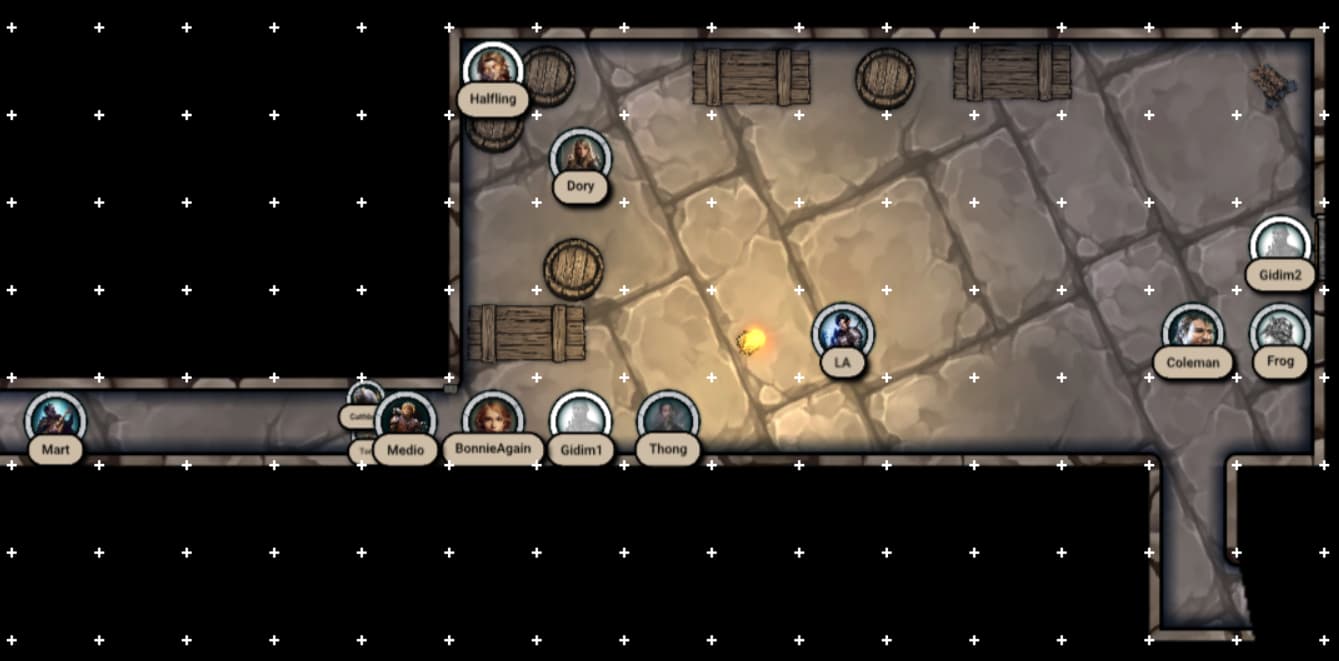This screenshot has height=661, width=1339.
Task: Select the LA token
Action: (842, 332)
